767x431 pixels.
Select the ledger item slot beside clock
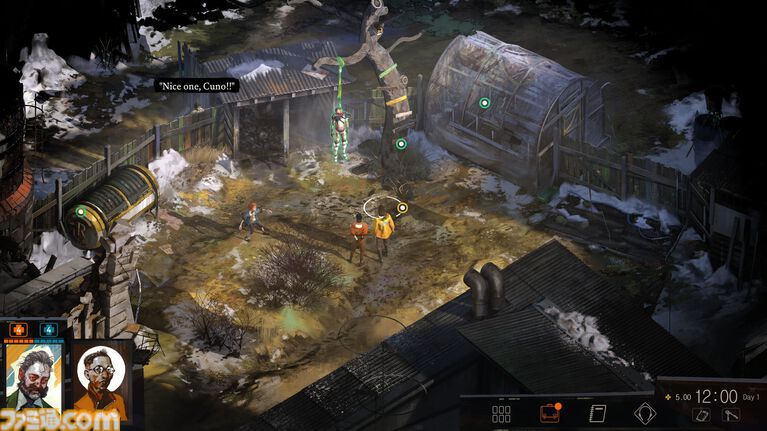702,414
